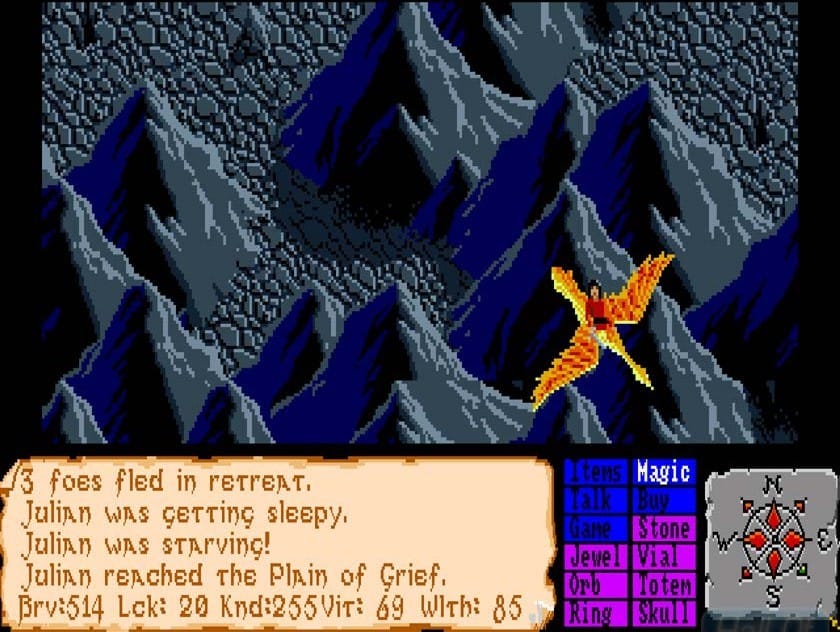
Task: Activate the Orb magic item
Action: click(x=596, y=584)
